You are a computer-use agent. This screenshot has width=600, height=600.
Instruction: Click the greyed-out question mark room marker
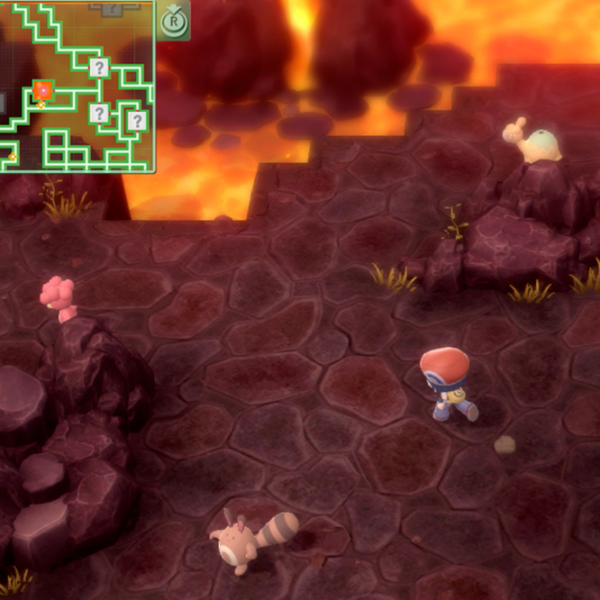[111, 7]
